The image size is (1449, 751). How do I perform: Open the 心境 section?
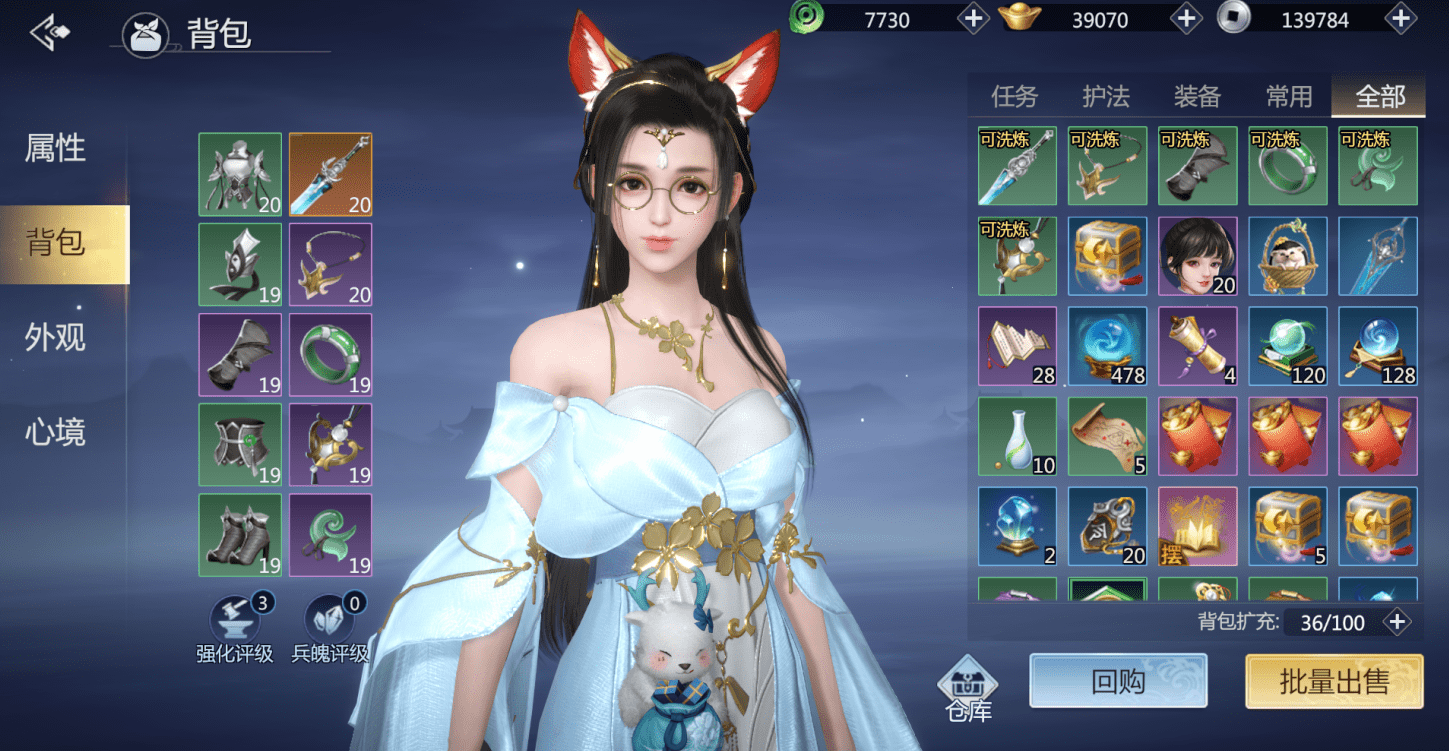(x=55, y=432)
